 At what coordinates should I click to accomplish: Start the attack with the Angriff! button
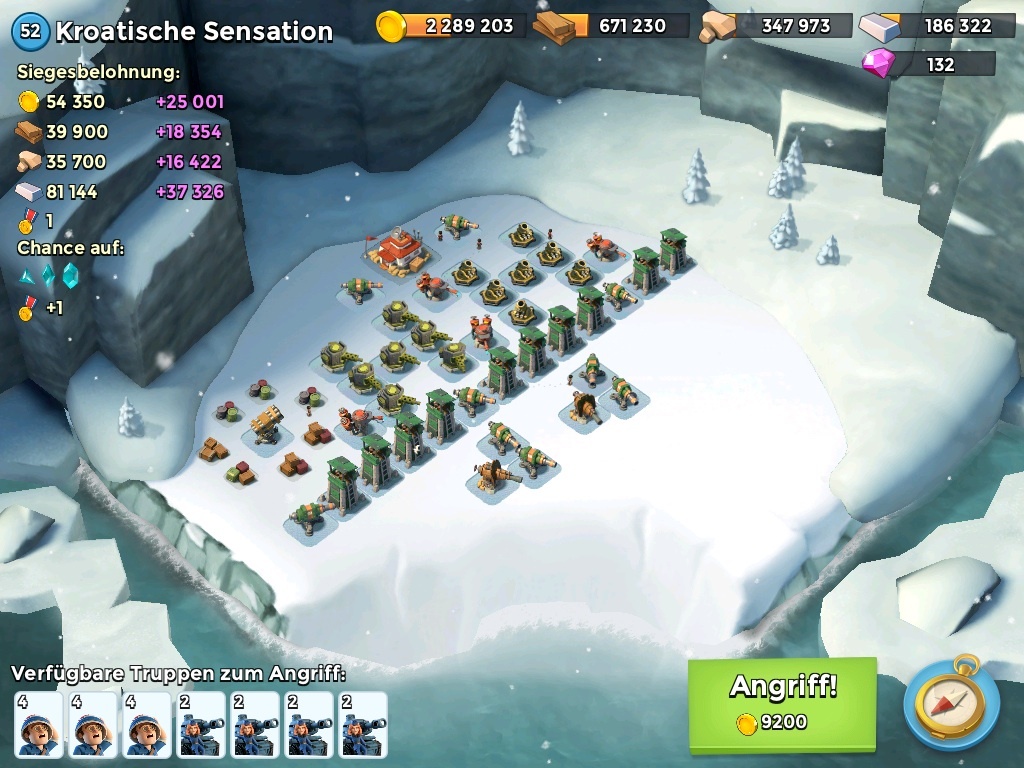tap(782, 702)
